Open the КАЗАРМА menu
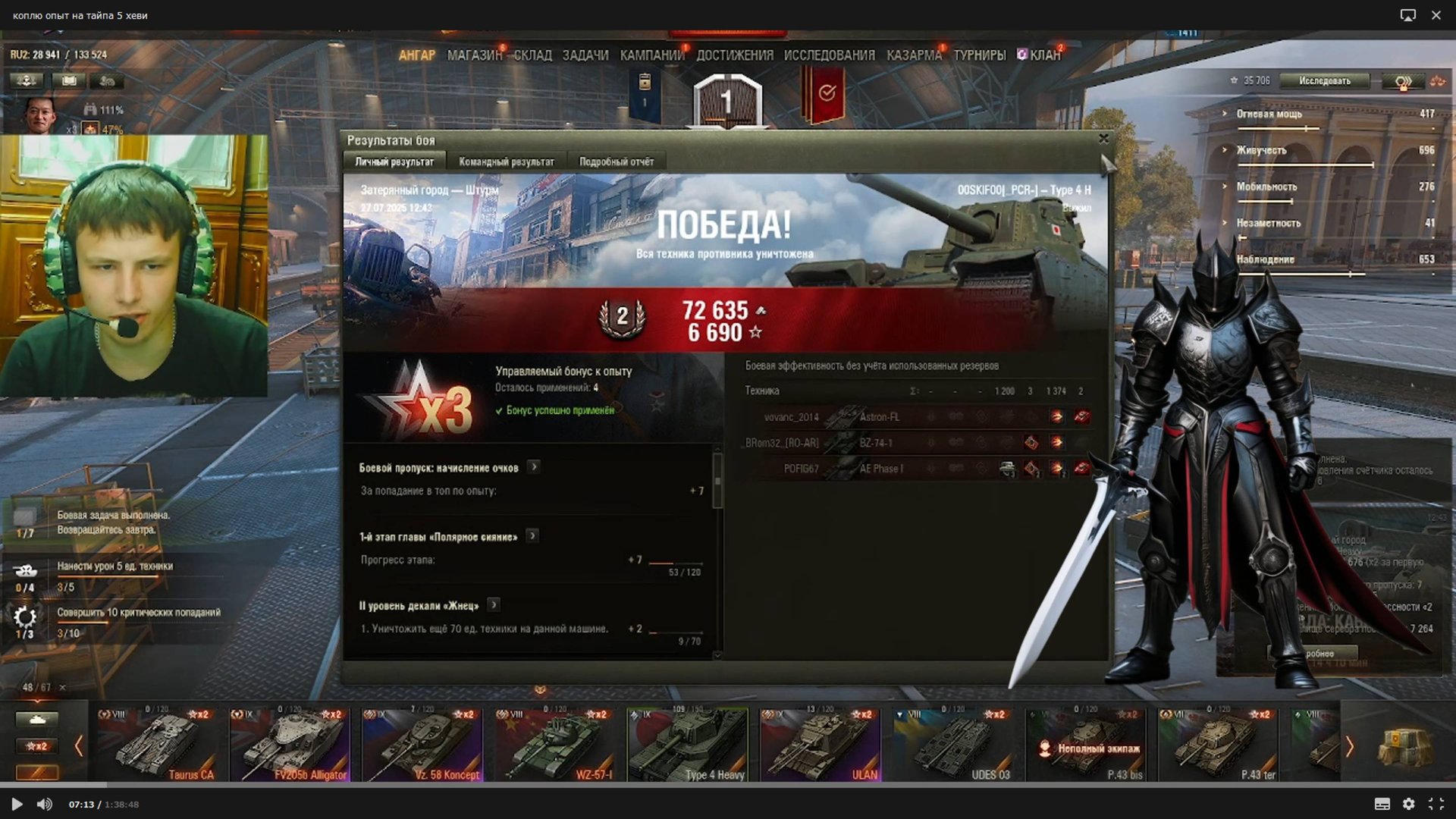 click(x=914, y=55)
